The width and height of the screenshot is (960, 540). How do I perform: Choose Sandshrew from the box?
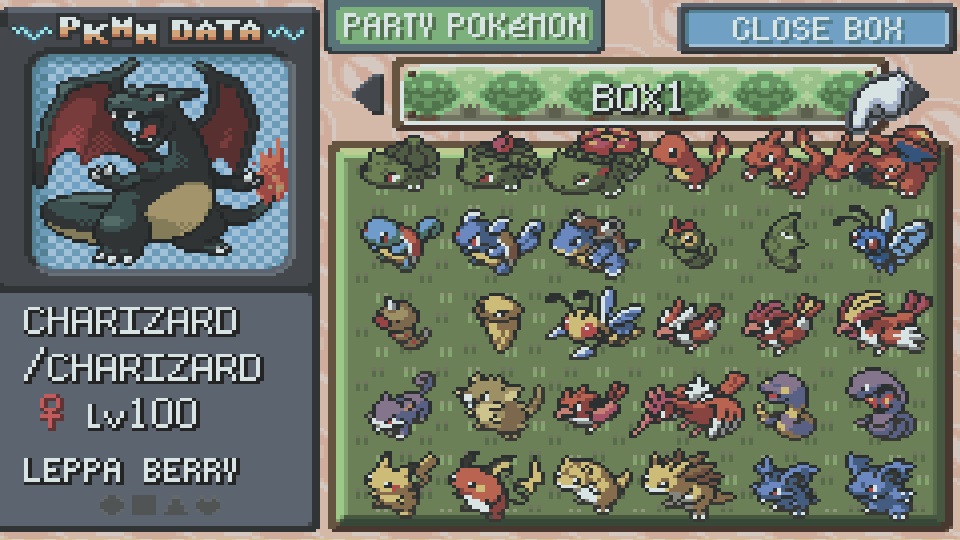pos(590,482)
